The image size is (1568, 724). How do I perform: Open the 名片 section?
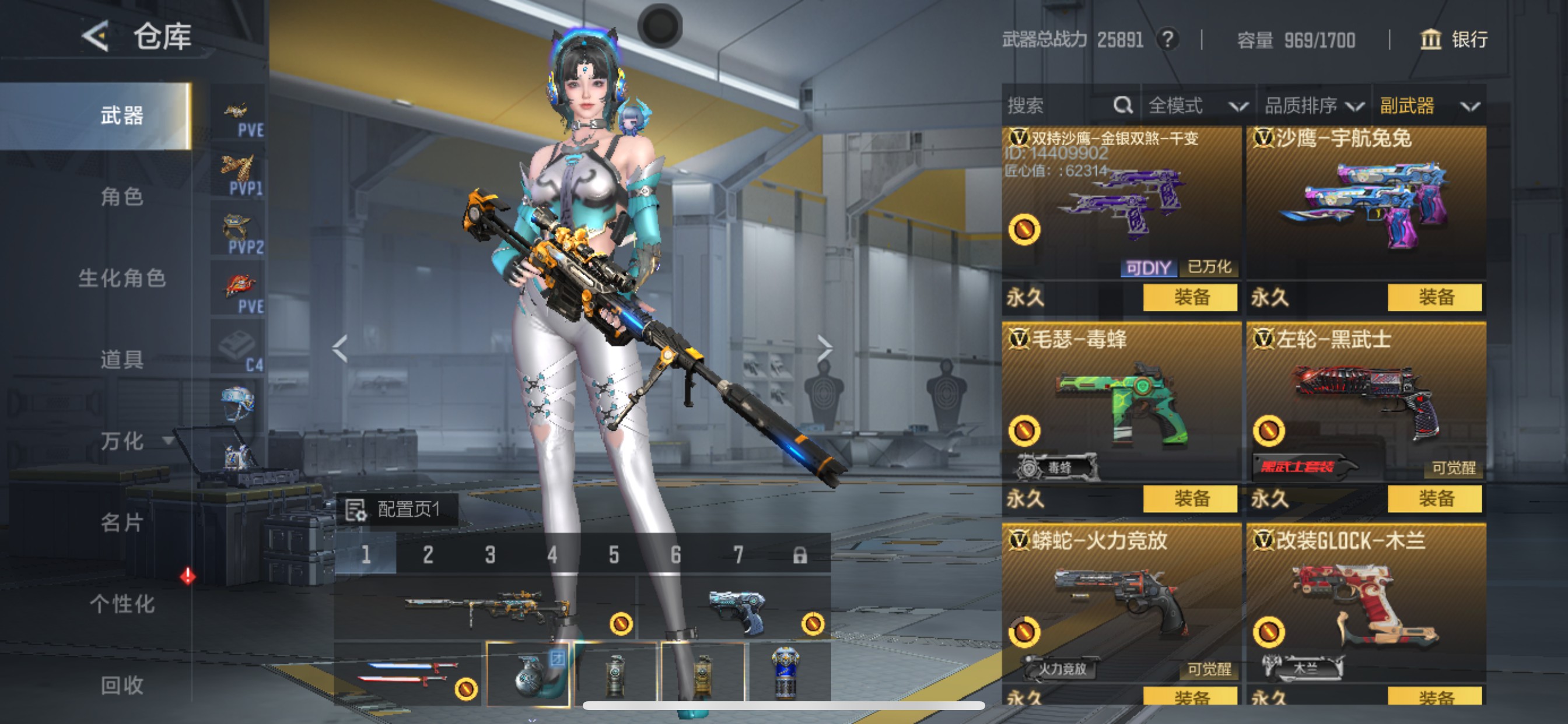(122, 522)
